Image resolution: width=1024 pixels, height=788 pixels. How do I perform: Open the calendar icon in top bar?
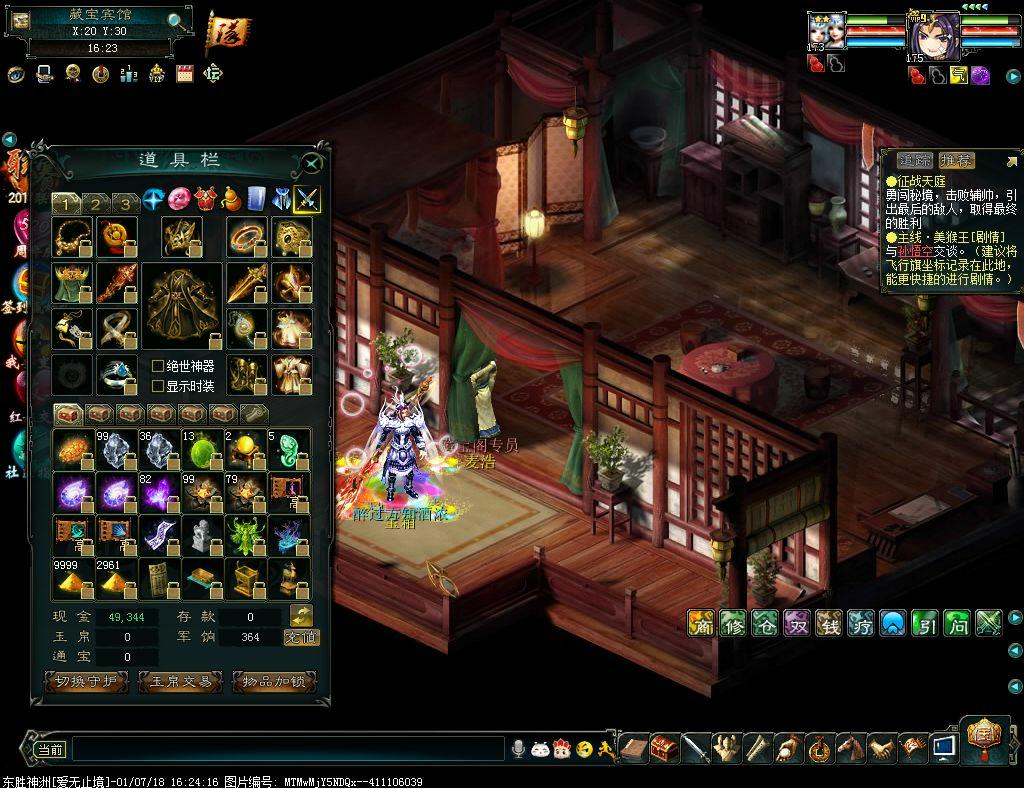point(184,73)
